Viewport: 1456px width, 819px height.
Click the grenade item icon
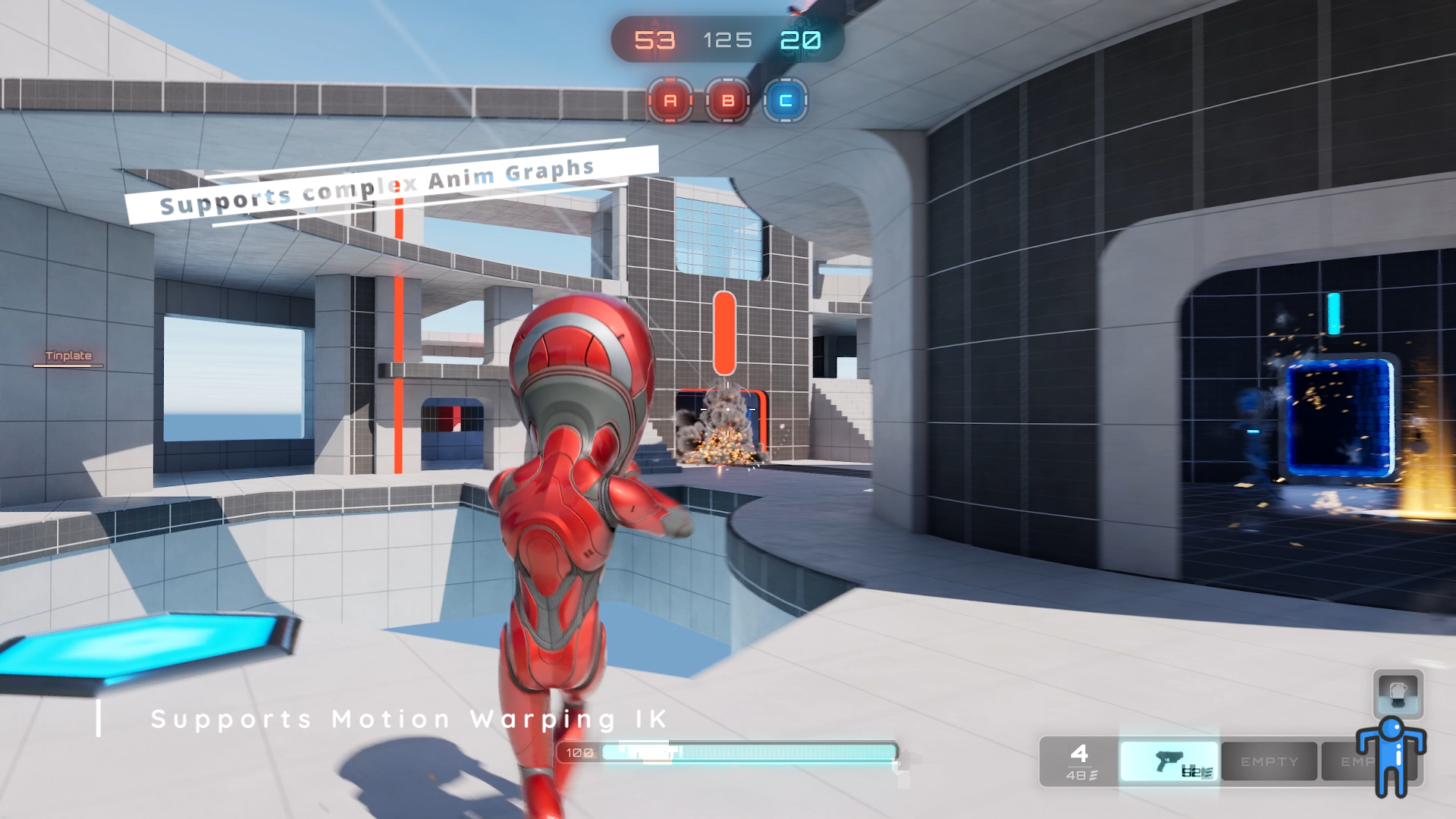click(1398, 694)
